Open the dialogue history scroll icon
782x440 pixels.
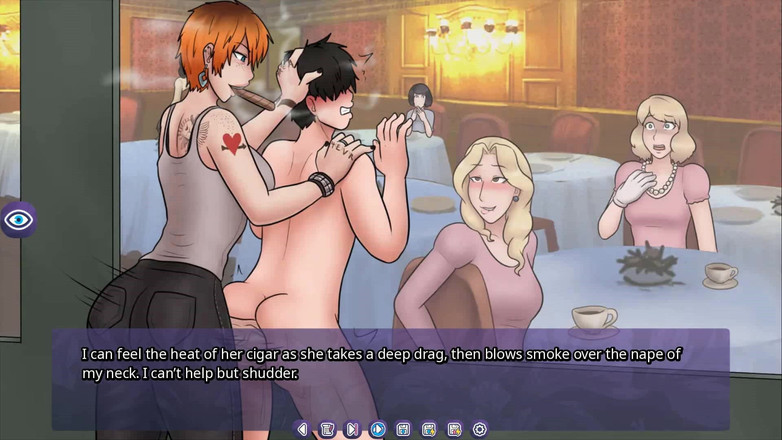coord(327,429)
